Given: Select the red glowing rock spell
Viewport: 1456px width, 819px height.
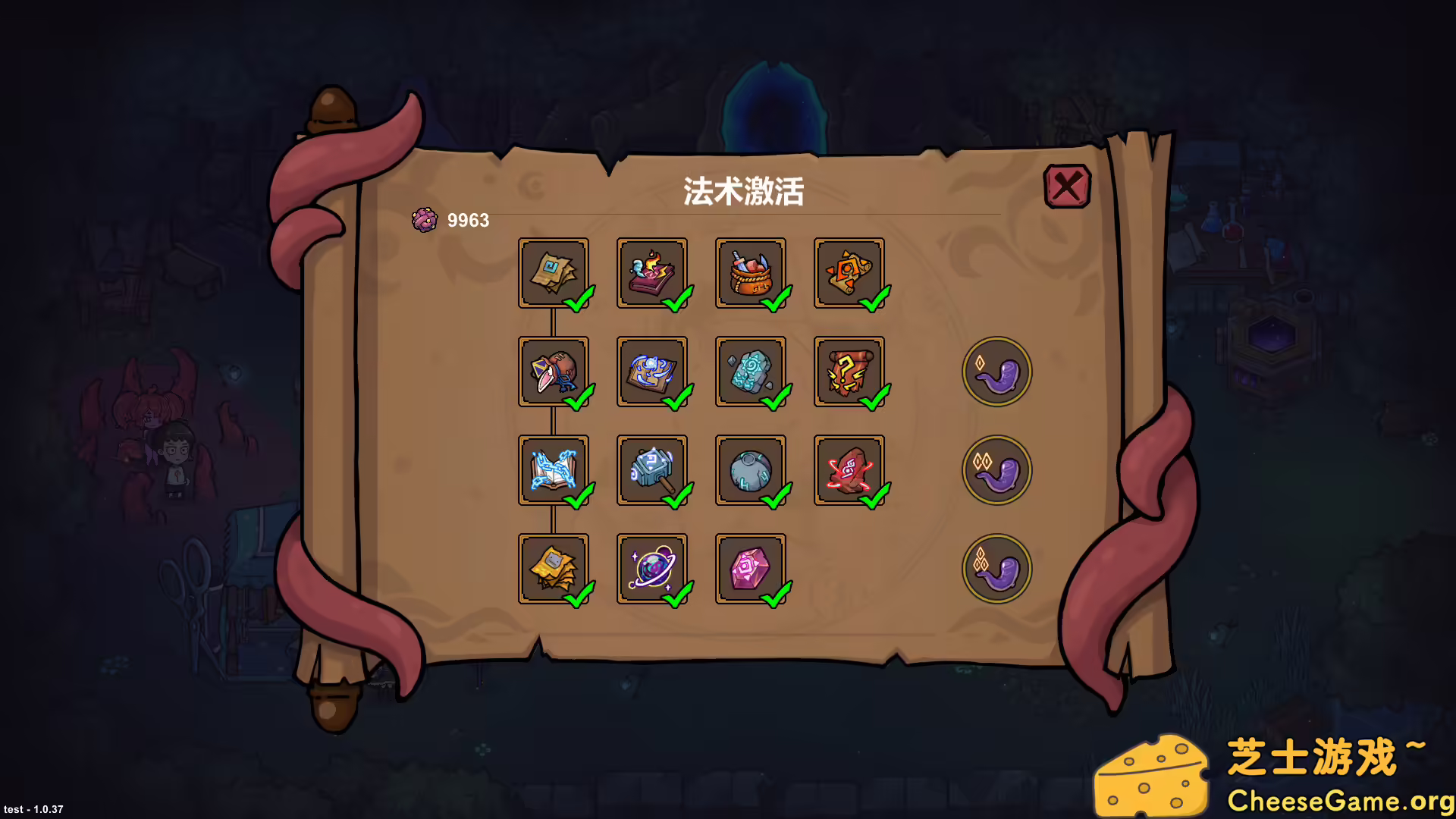Looking at the screenshot, I should (x=849, y=470).
